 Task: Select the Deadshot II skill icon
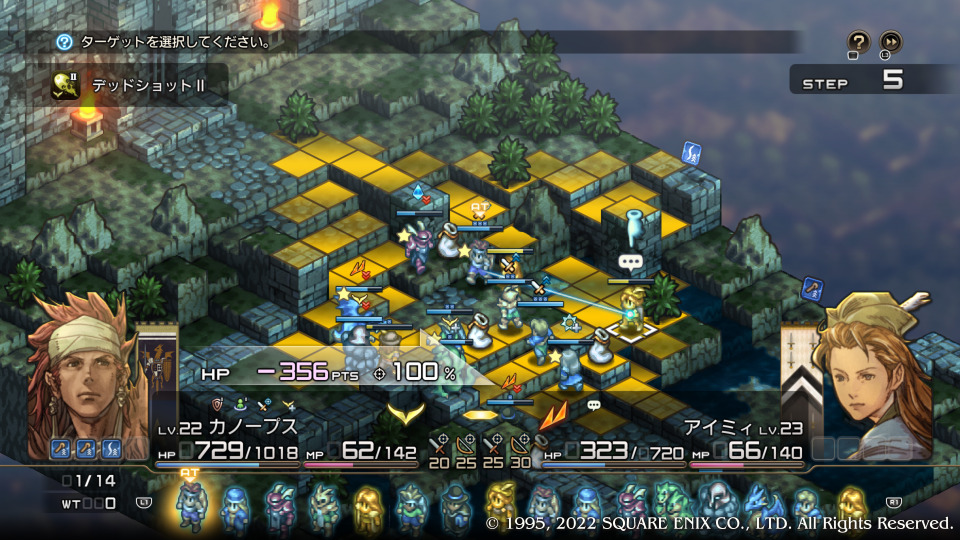pos(67,86)
